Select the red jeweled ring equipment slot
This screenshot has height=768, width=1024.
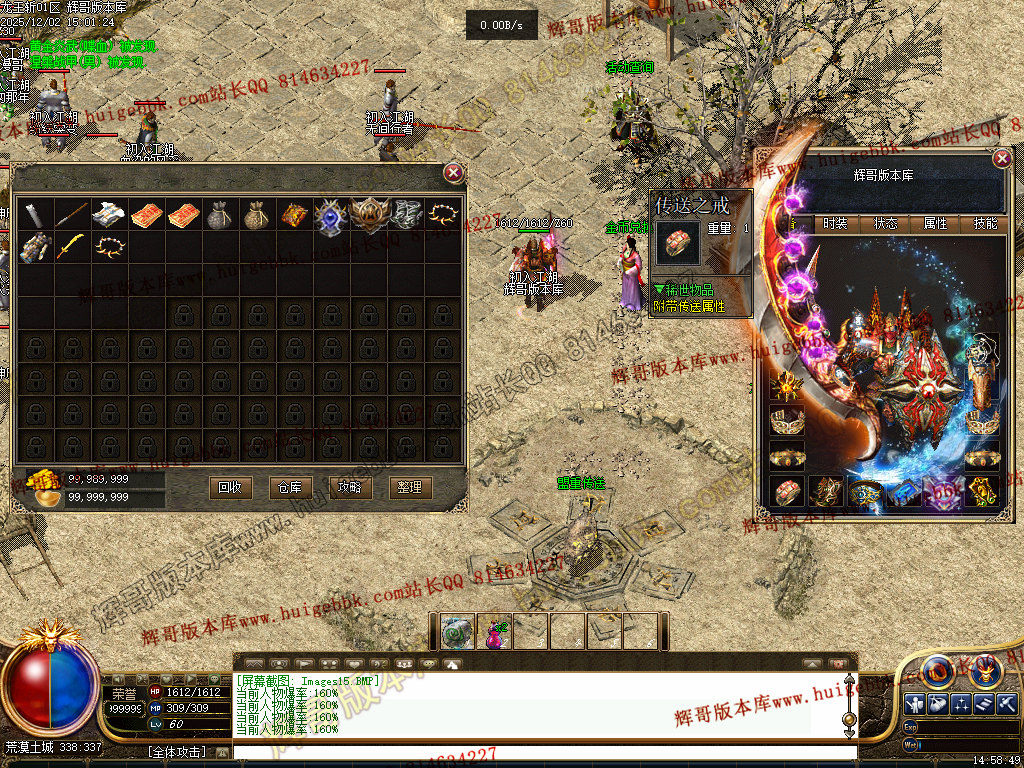(787, 490)
